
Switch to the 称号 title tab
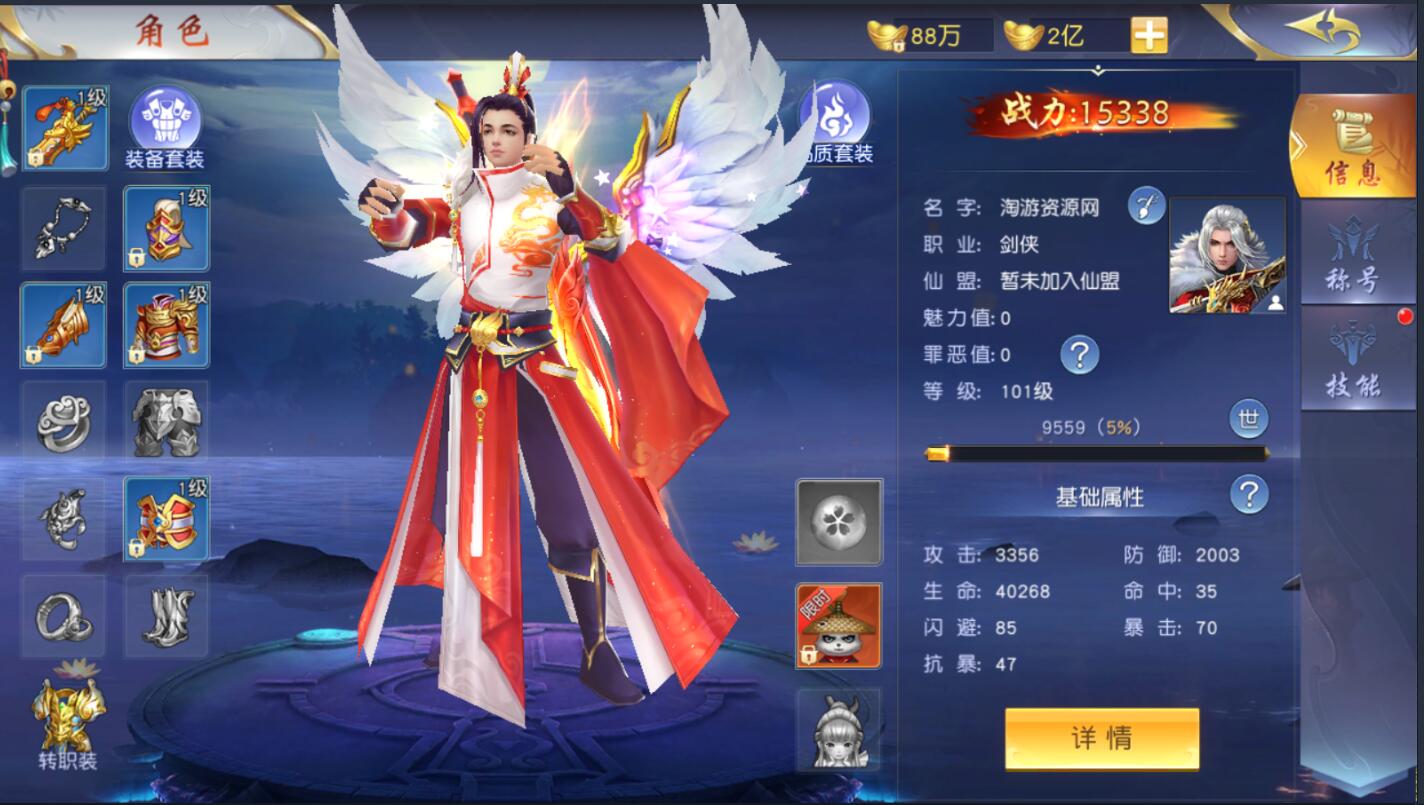pos(1353,255)
